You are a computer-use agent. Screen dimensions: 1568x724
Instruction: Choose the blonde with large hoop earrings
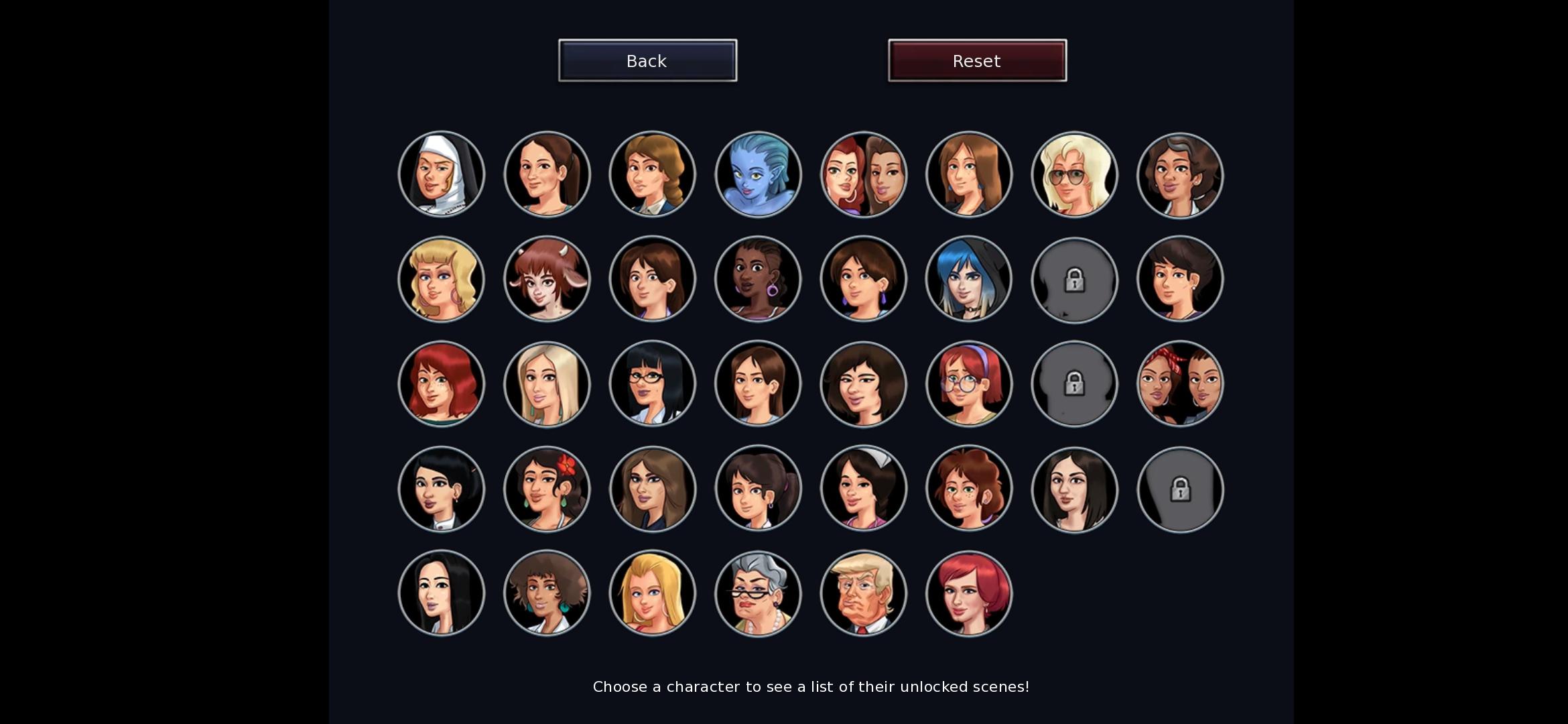coord(441,280)
